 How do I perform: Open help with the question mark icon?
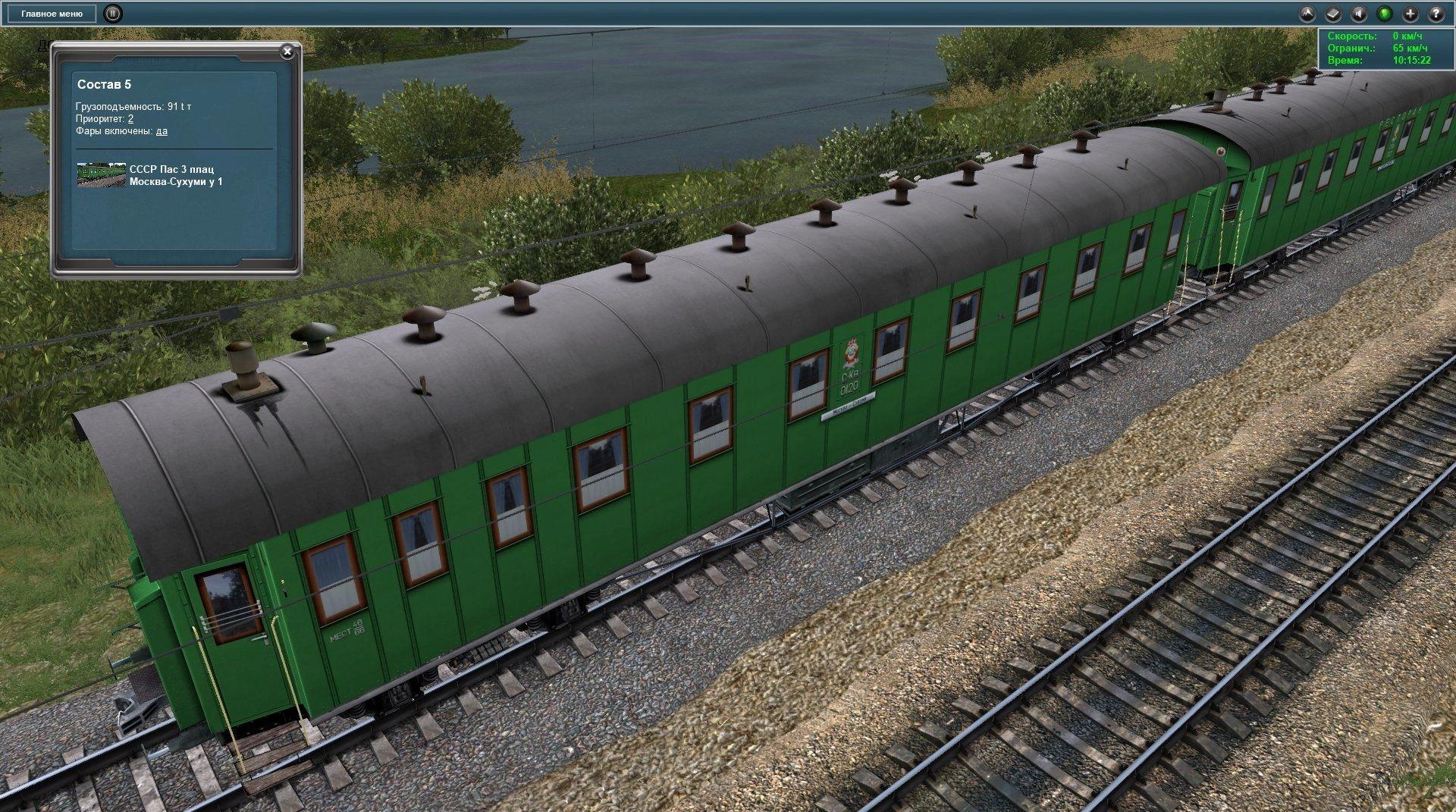tap(1436, 14)
